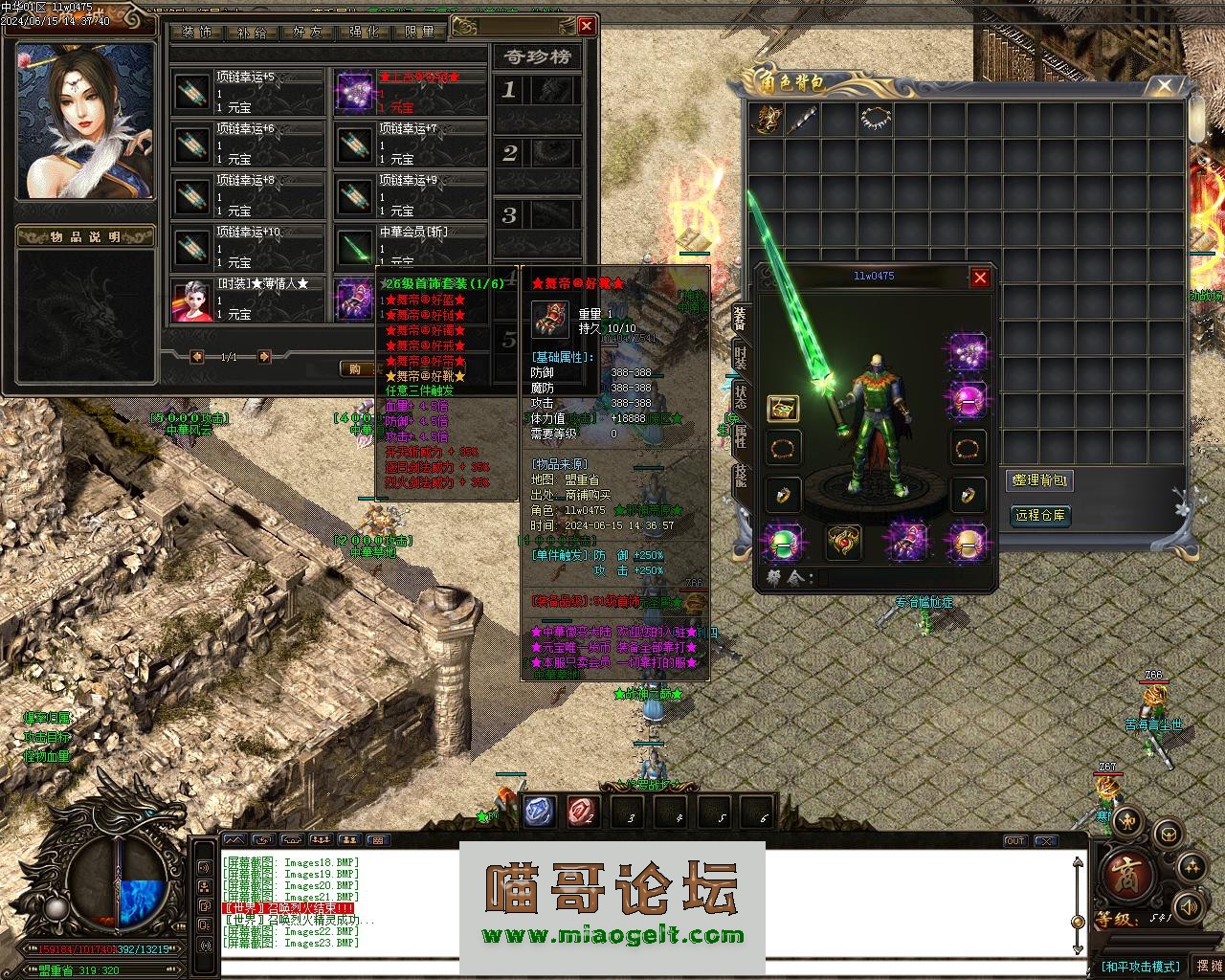Open the 属性 attributes tab
The width and height of the screenshot is (1225, 980).
[740, 435]
